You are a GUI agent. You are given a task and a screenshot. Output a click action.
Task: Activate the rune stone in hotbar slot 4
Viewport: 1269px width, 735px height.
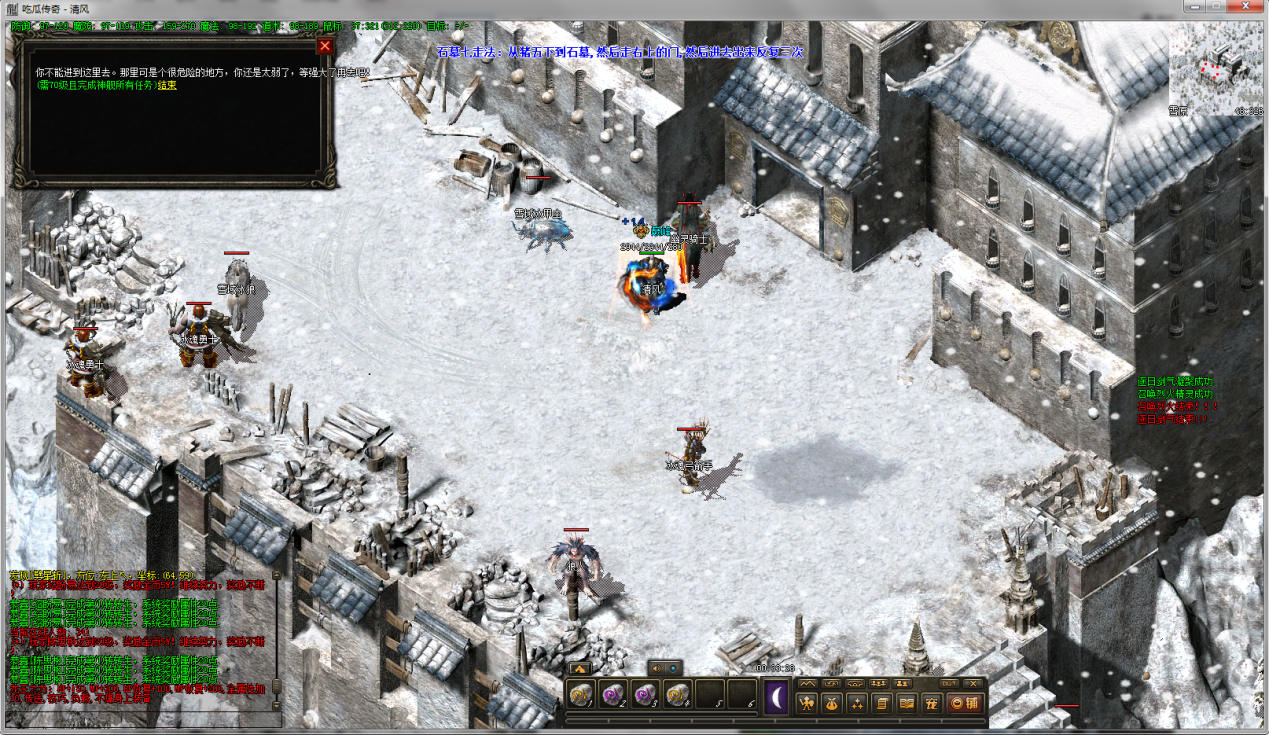678,694
